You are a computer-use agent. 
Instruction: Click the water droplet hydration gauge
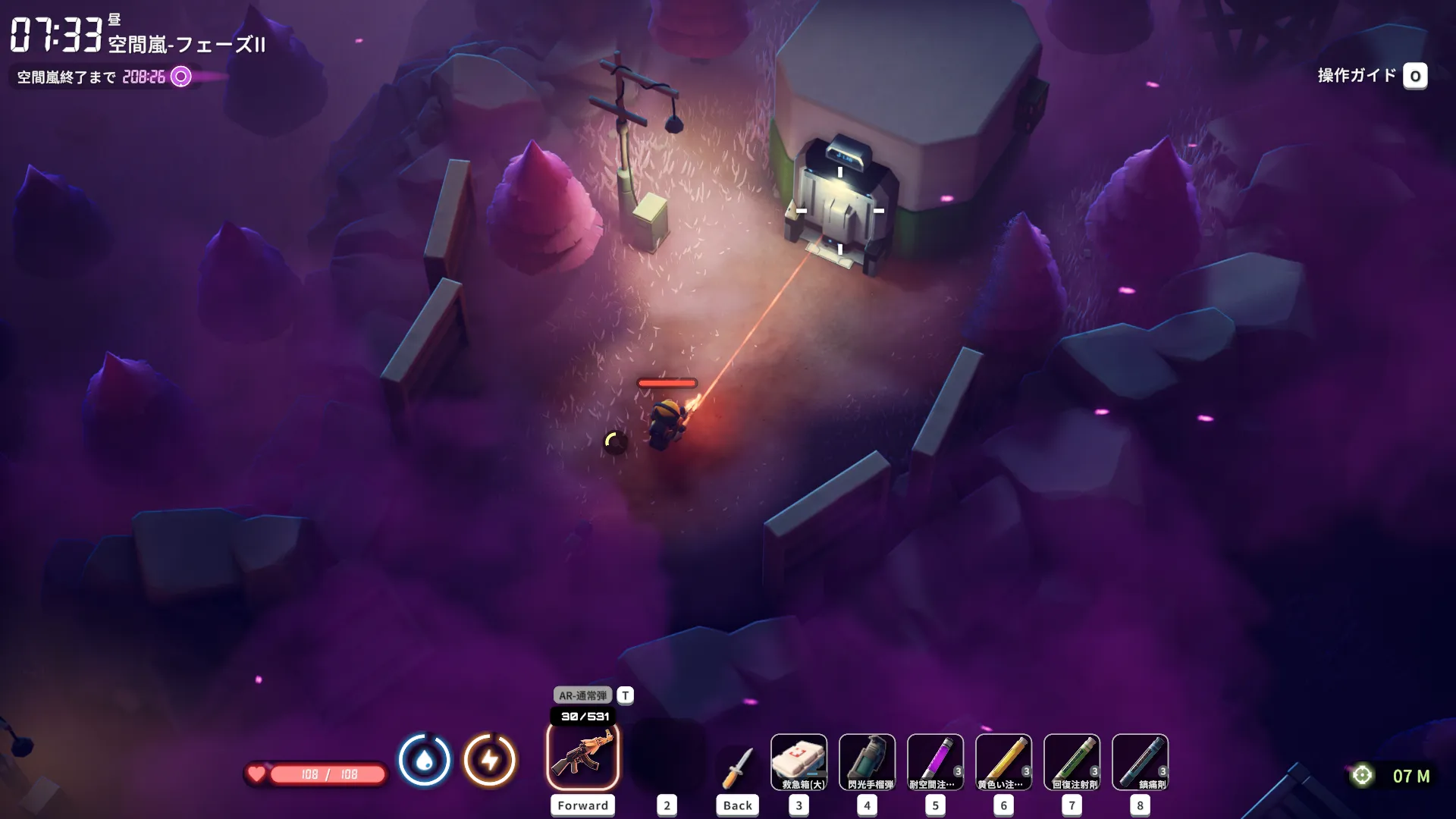point(425,760)
